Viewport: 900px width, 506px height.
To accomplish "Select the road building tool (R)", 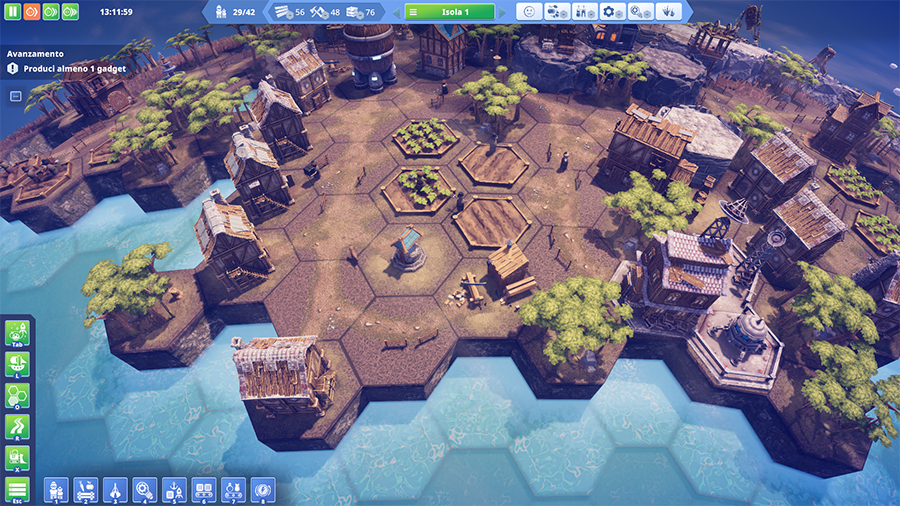I will click(17, 427).
